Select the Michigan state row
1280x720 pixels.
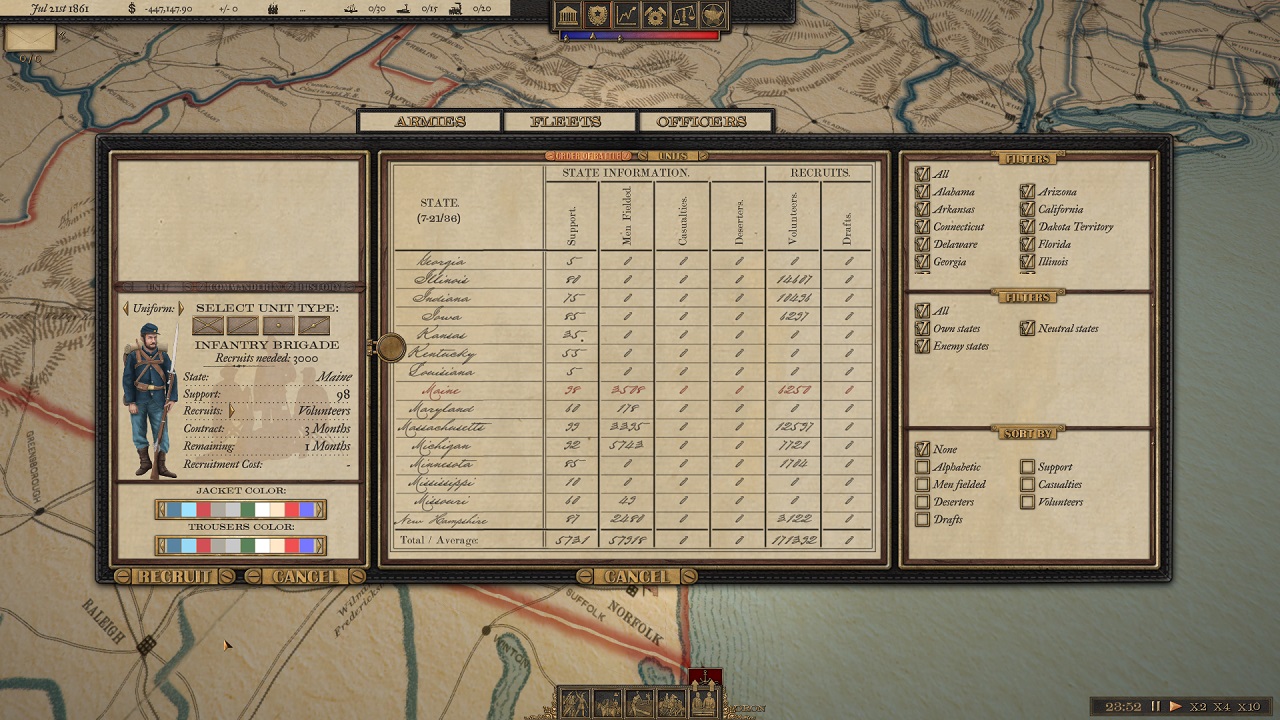[x=442, y=445]
